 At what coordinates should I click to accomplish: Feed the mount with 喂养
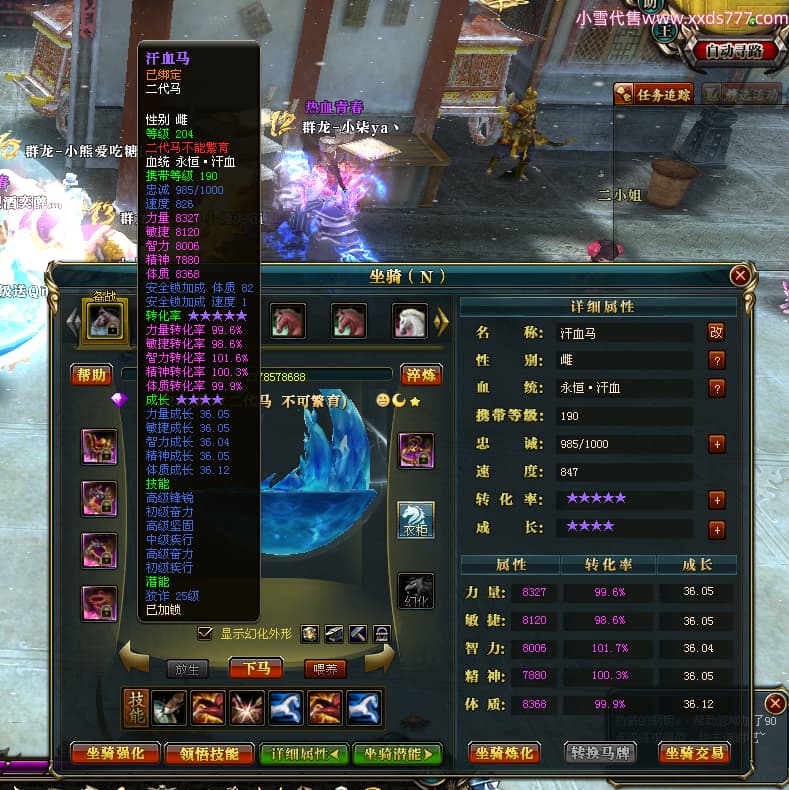tap(325, 668)
